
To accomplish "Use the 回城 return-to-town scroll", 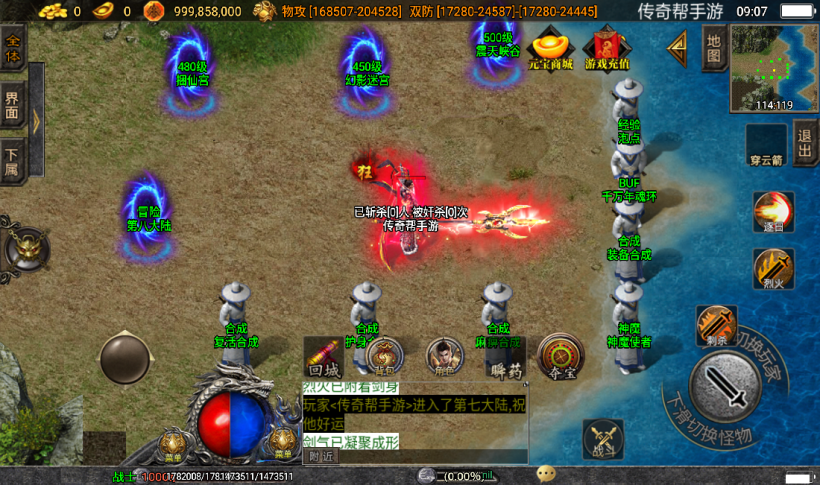I will coord(324,357).
